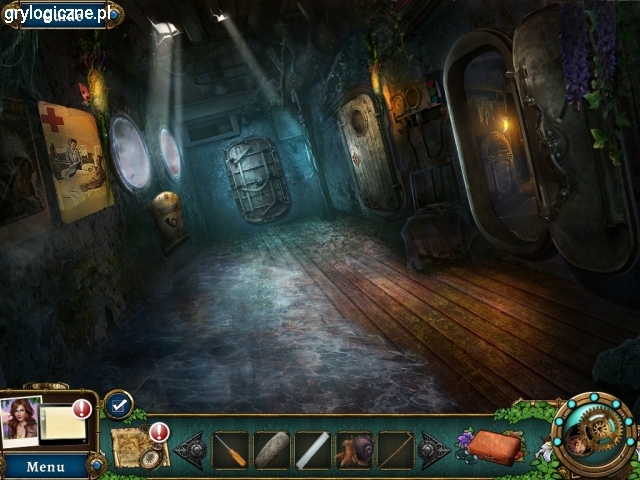Select the gray stone inventory item
Screen dimensions: 640x480
pos(271,450)
